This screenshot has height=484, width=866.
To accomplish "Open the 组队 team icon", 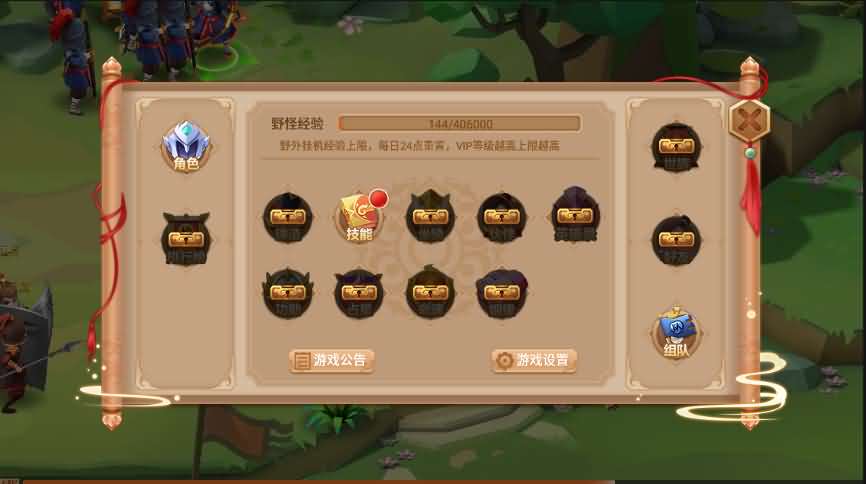I will [x=676, y=333].
